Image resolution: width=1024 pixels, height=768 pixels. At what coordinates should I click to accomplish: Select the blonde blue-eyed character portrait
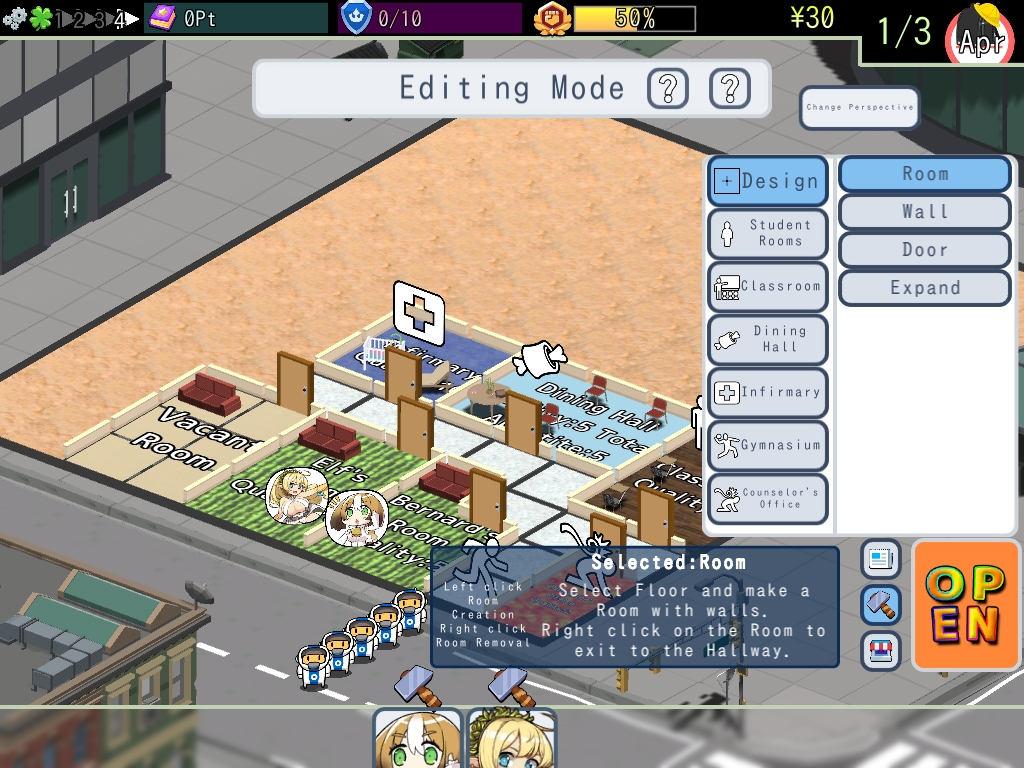511,739
